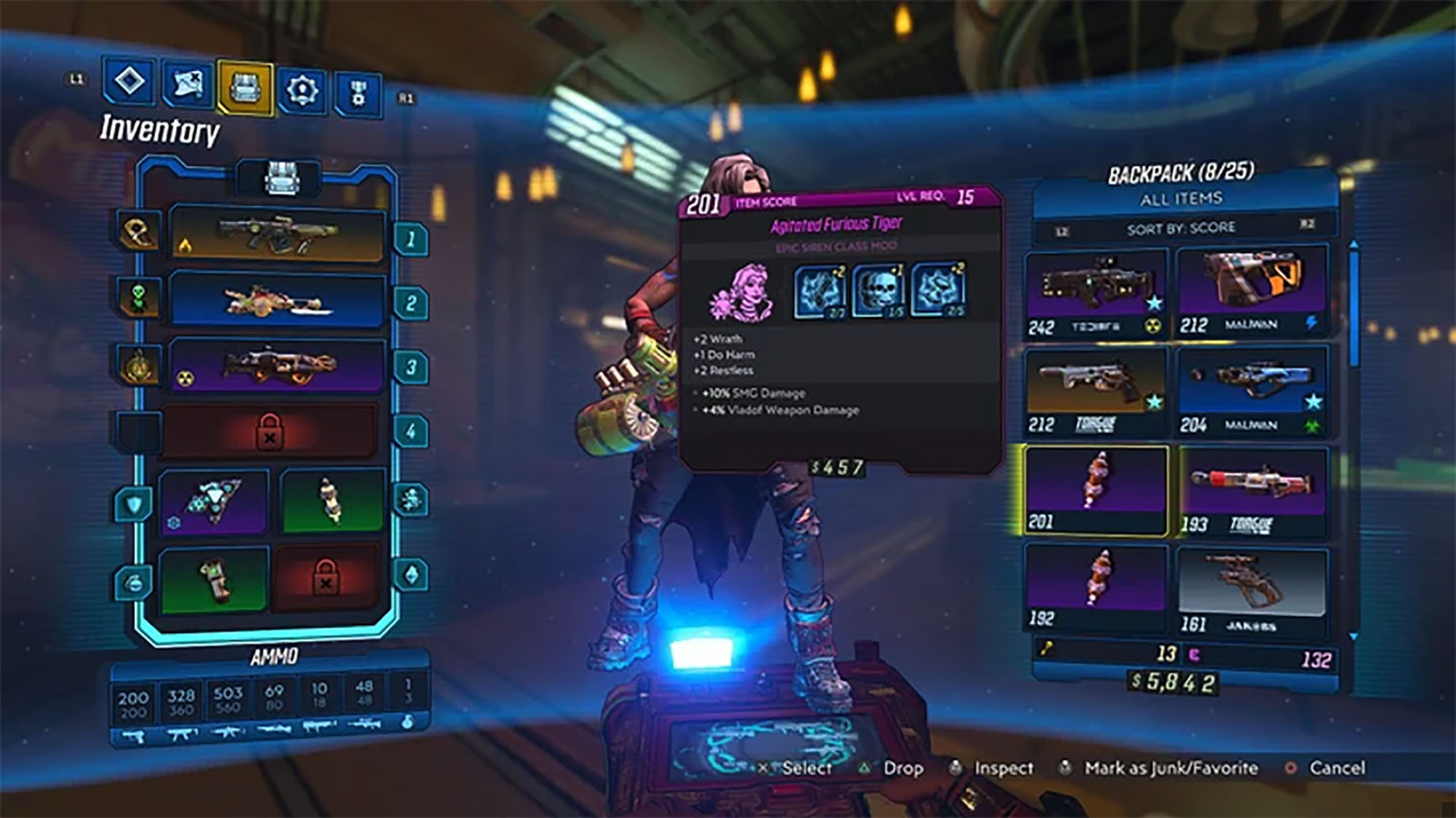Select the score 212 Maliwan weapon
The image size is (1456, 818).
(1251, 291)
